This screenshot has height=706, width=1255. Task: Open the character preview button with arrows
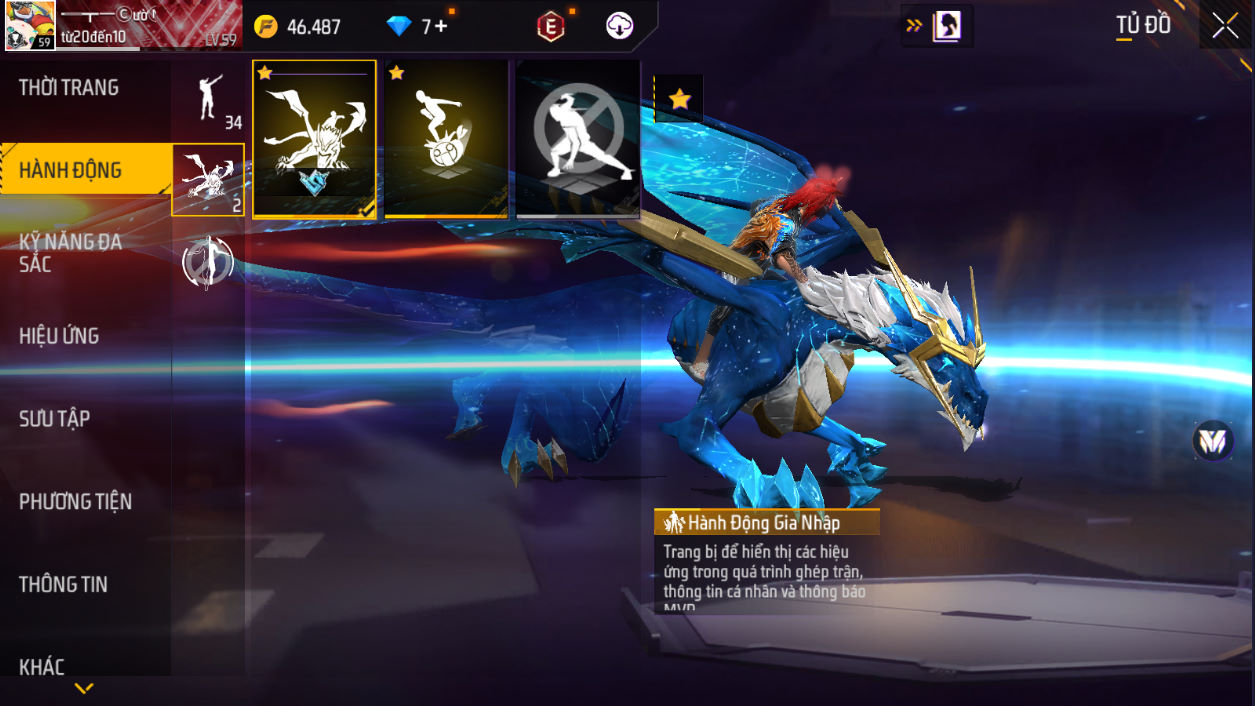[937, 27]
